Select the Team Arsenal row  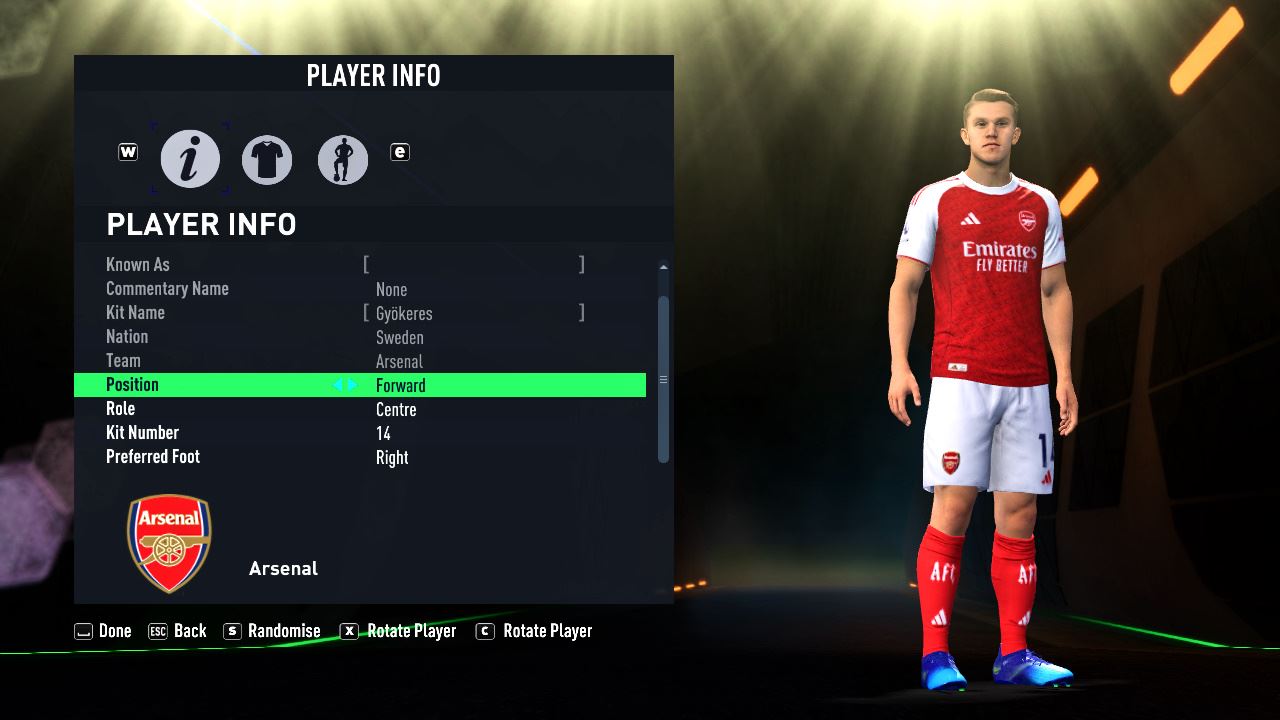(360, 361)
